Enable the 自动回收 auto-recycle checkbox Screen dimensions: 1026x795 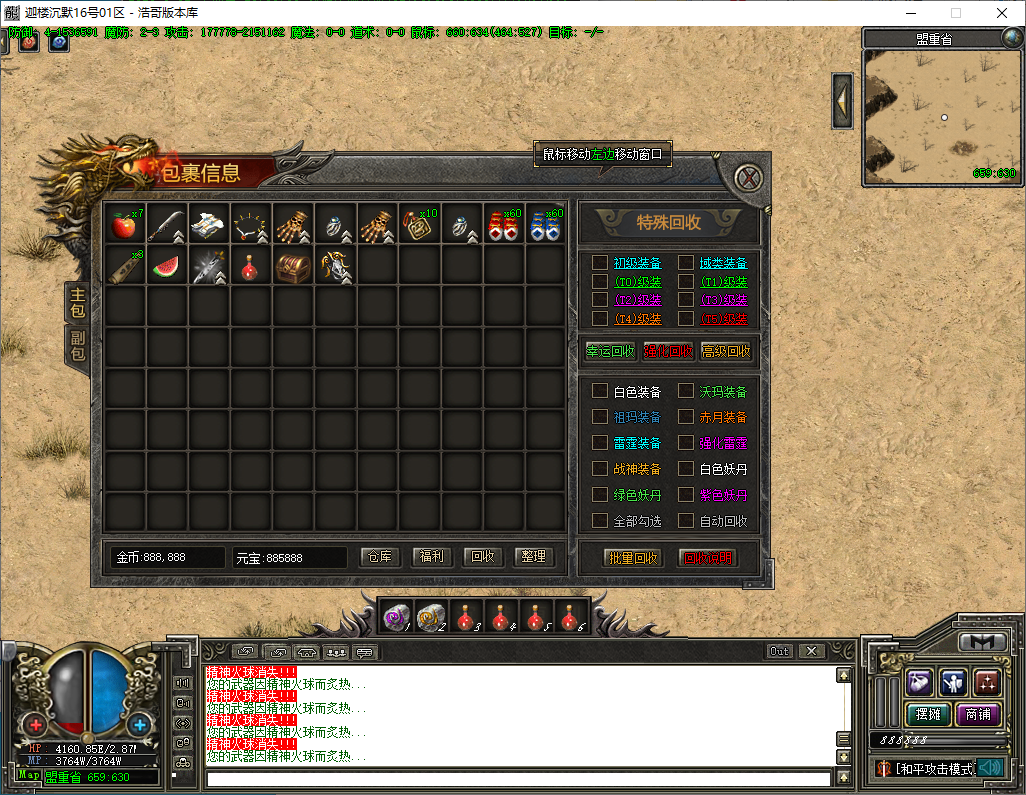click(686, 521)
